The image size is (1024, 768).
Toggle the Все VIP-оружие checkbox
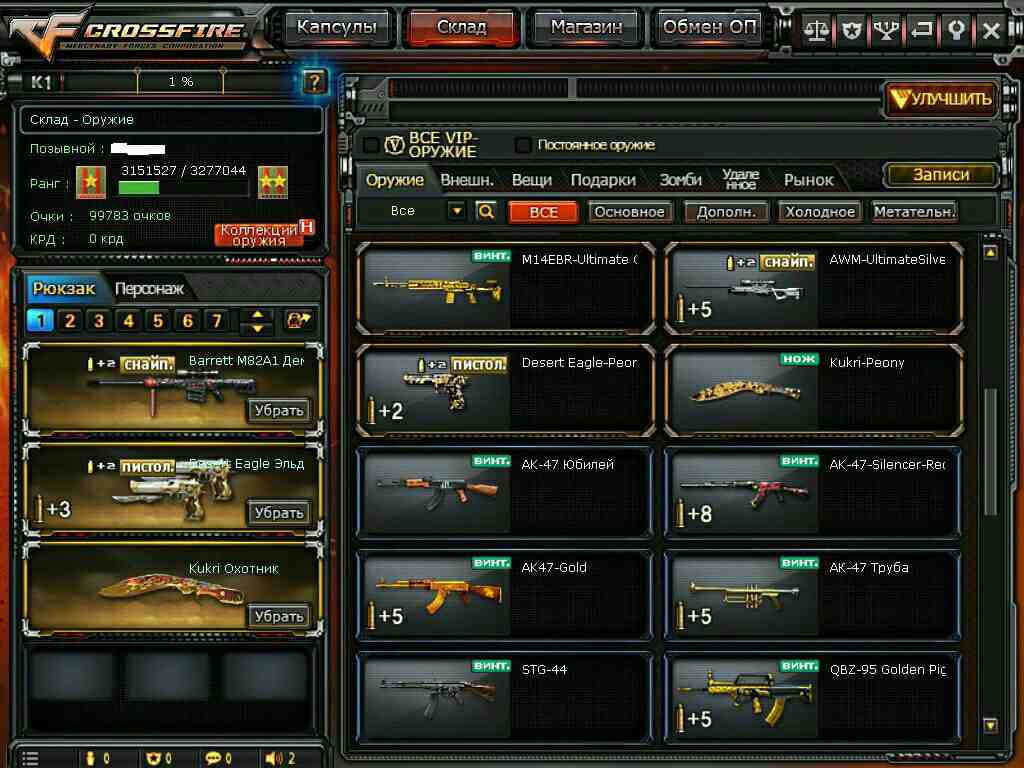(x=371, y=145)
